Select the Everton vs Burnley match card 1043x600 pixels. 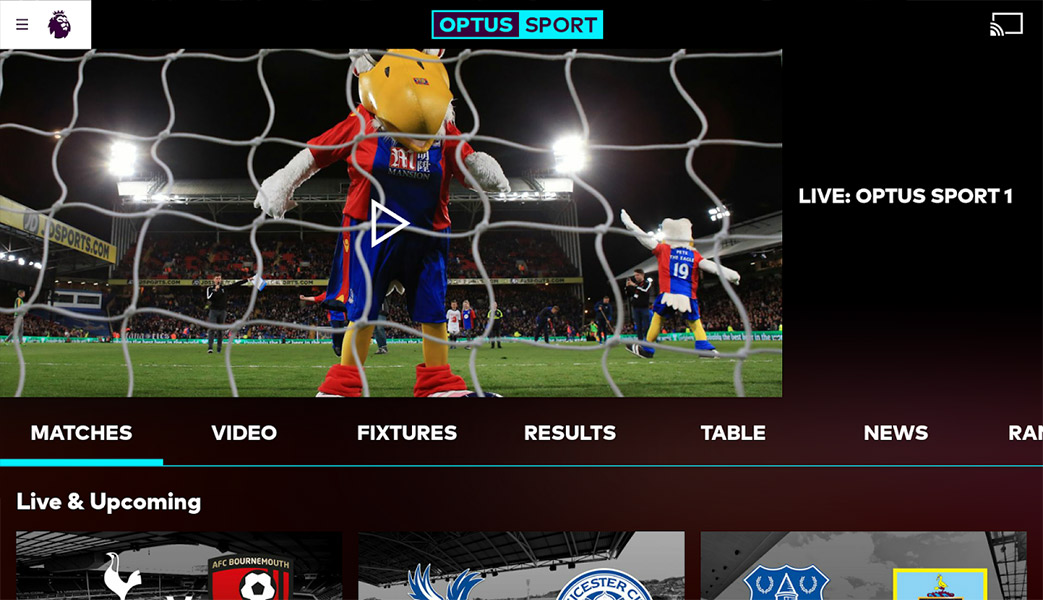863,568
